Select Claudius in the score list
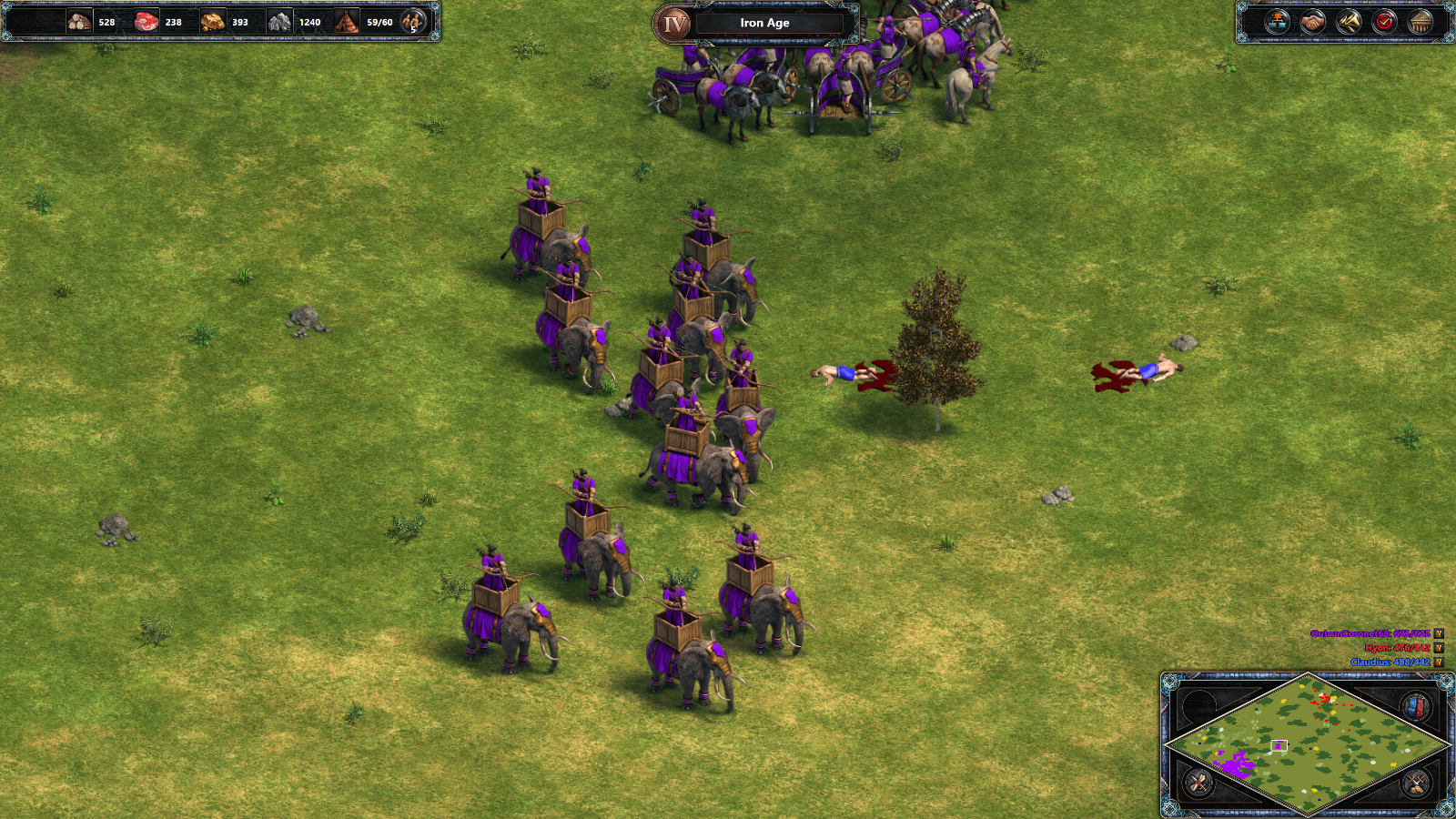Image resolution: width=1456 pixels, height=819 pixels. coord(1390,662)
